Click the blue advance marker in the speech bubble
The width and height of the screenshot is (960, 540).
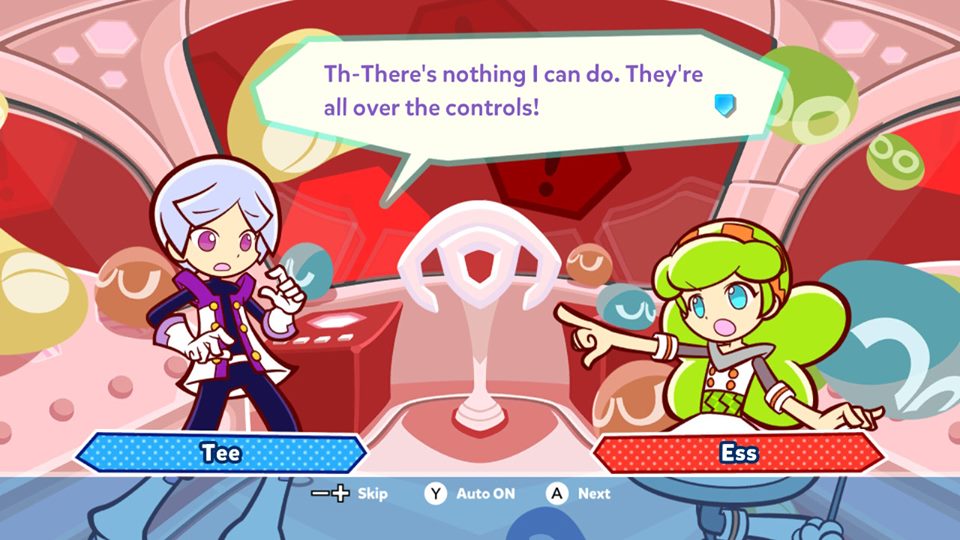[x=725, y=105]
